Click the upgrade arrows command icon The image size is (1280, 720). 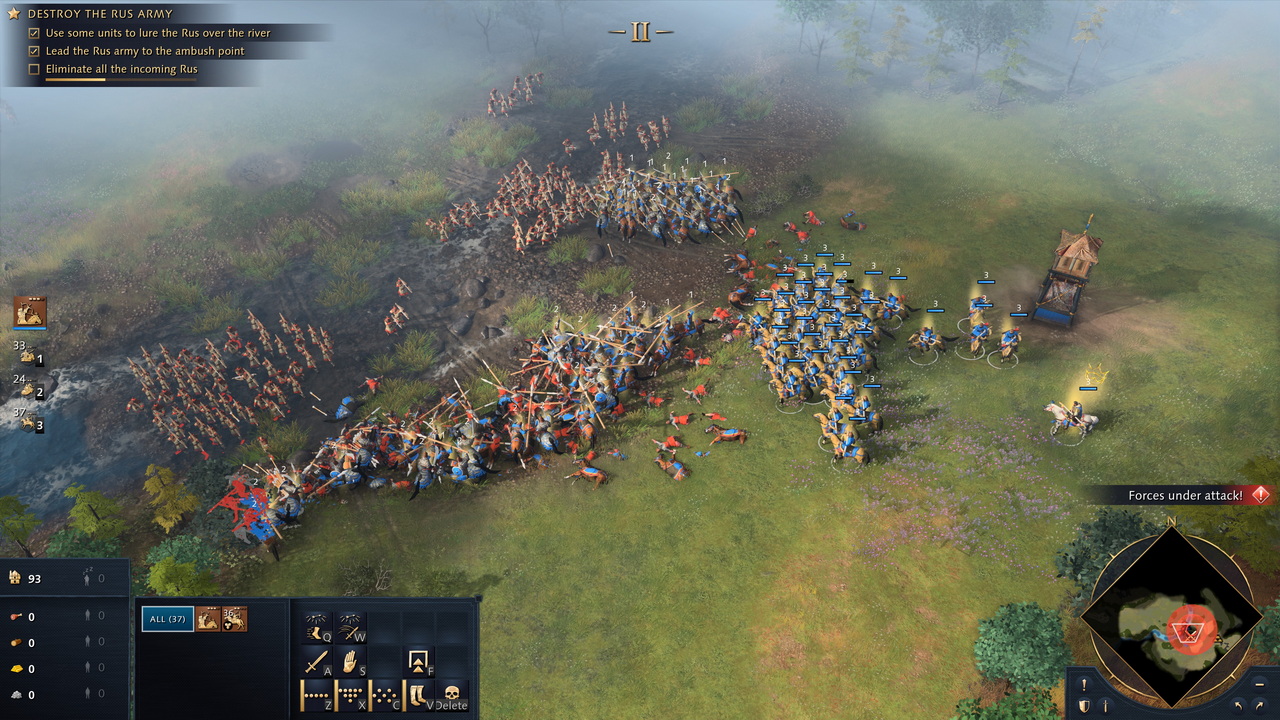pyautogui.click(x=418, y=661)
